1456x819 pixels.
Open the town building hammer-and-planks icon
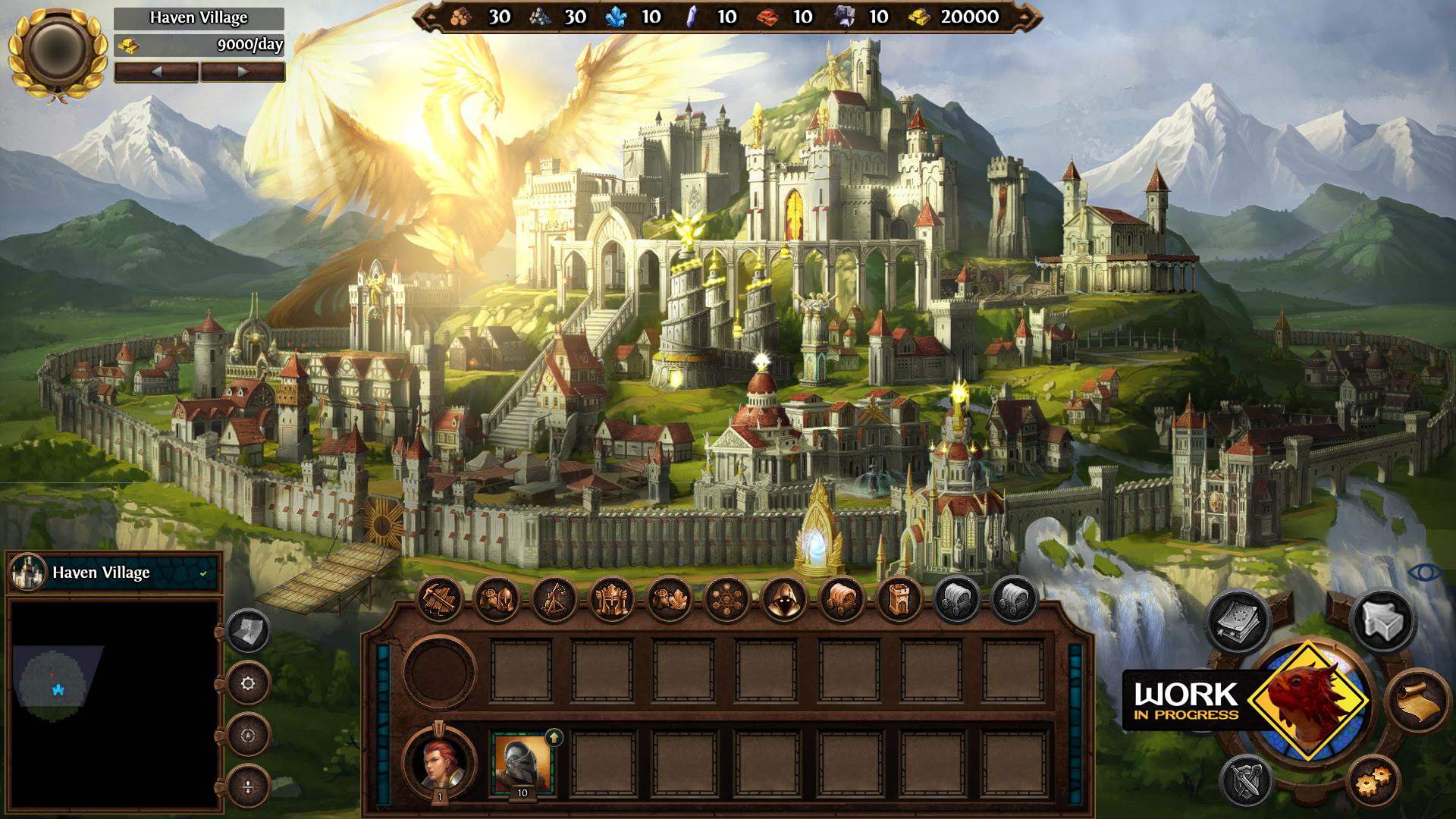440,600
